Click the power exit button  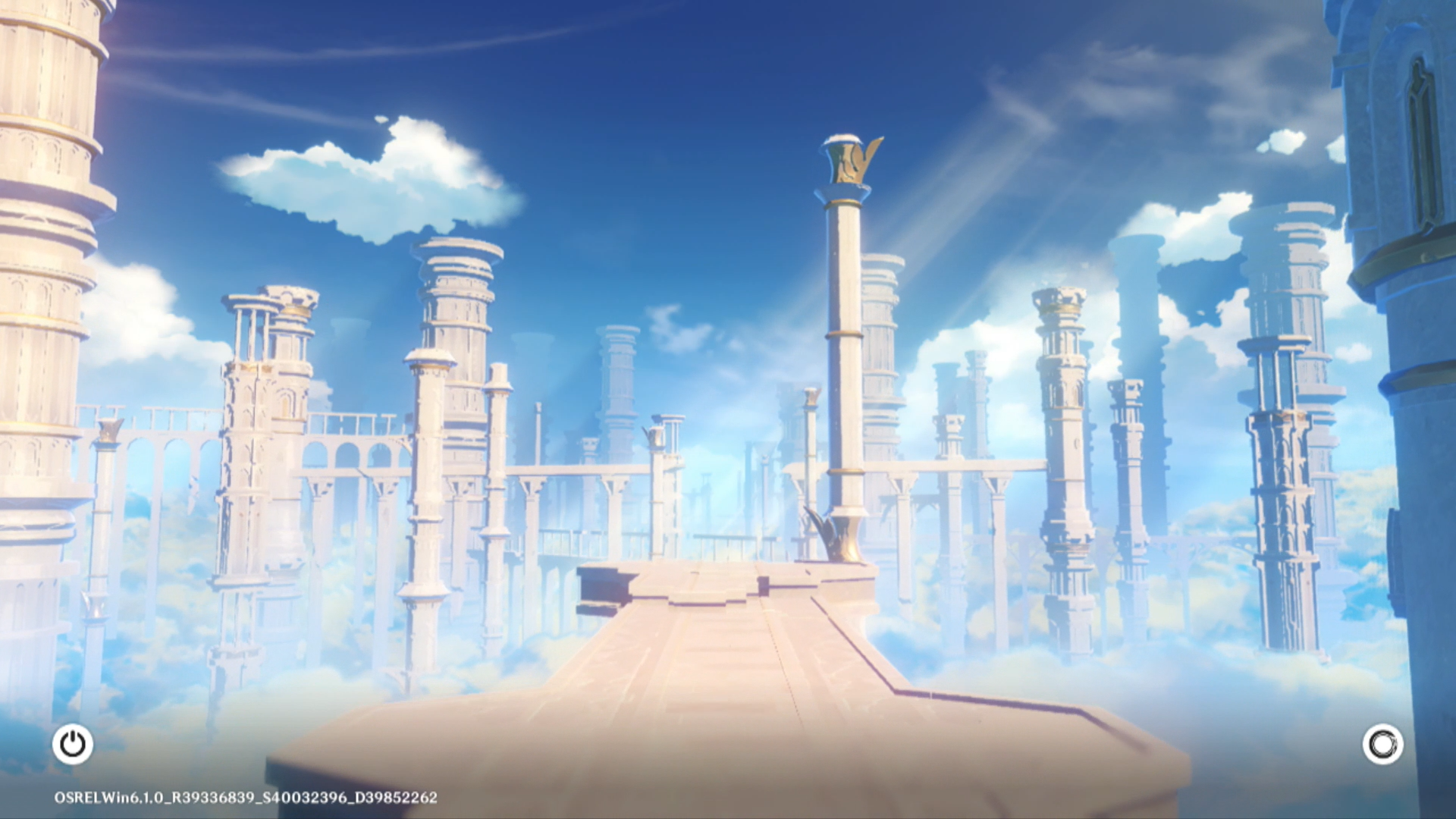[73, 744]
